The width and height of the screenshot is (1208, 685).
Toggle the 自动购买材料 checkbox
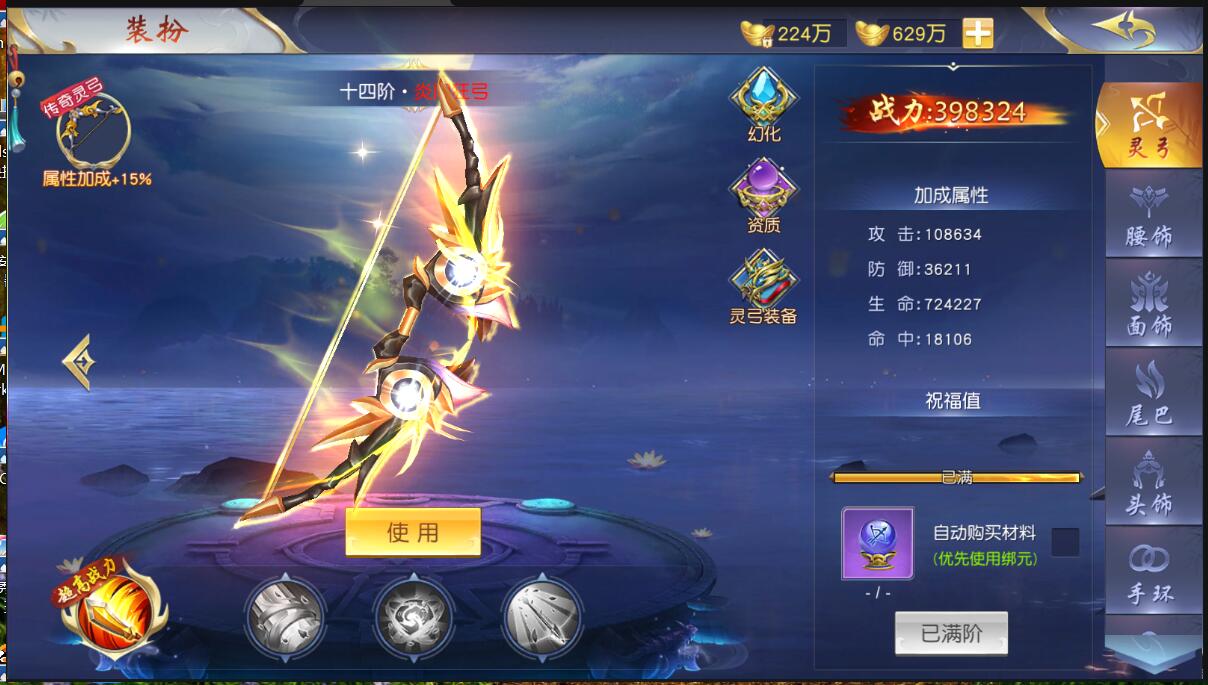[x=1065, y=542]
